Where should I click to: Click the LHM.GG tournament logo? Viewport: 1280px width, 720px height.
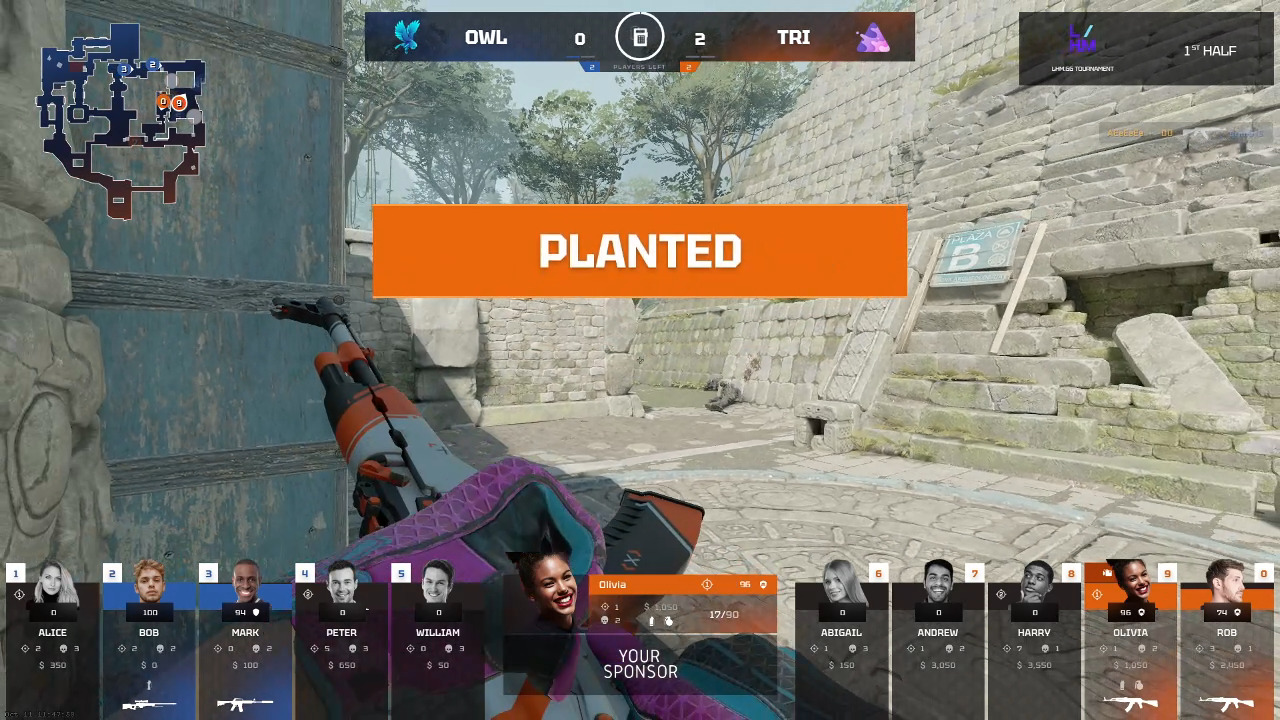click(1082, 44)
